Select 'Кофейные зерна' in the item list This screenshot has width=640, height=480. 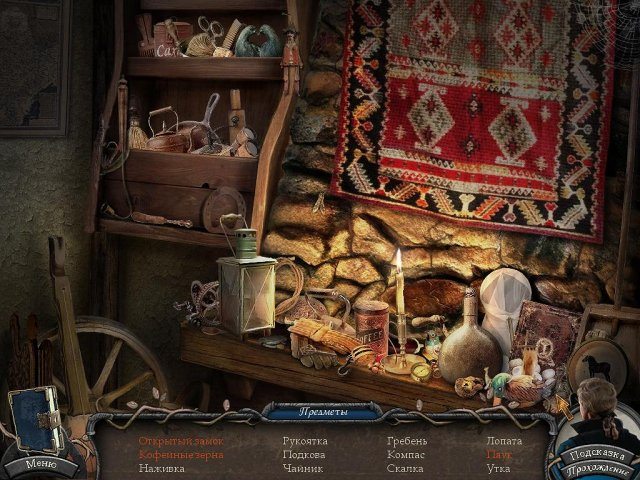coord(181,454)
